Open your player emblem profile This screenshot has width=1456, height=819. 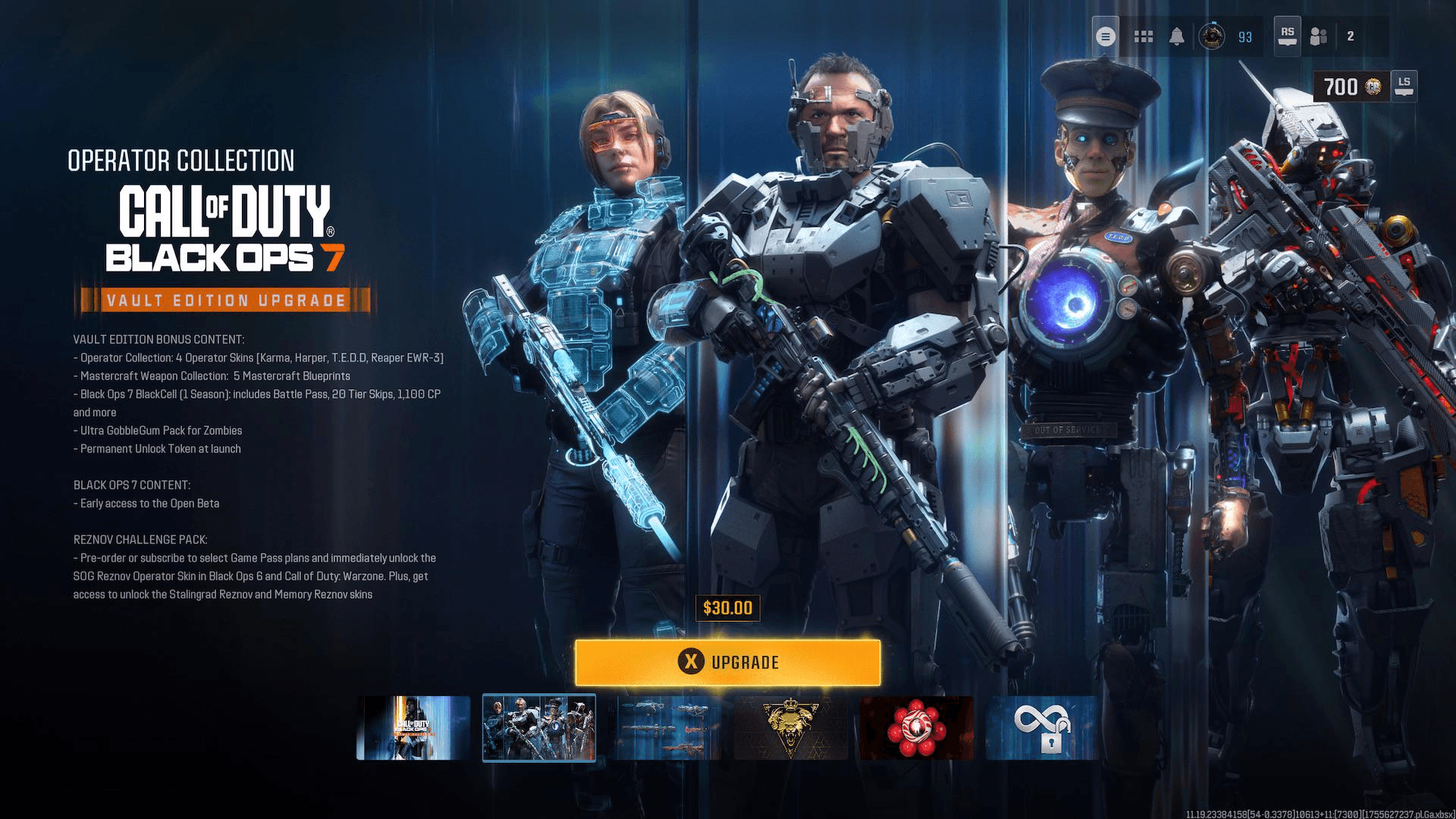1213,36
